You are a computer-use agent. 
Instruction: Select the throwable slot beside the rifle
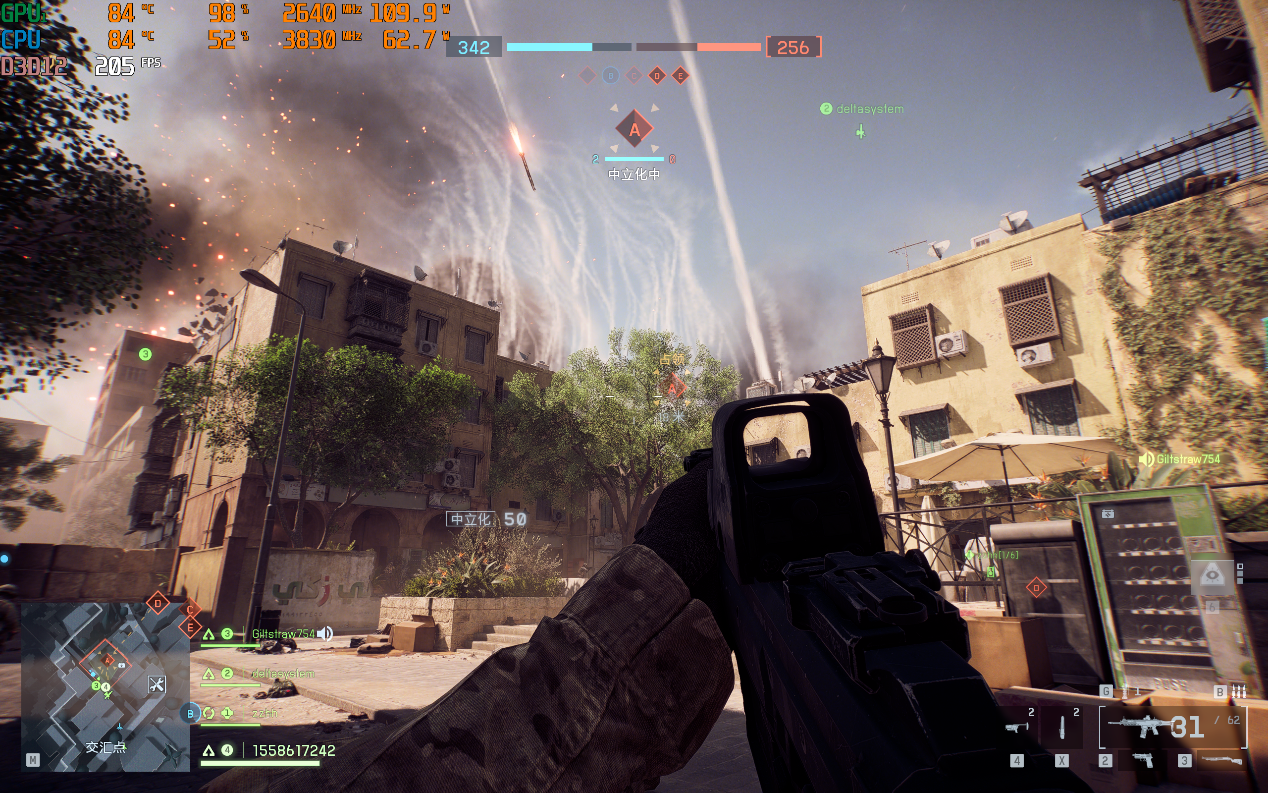tap(1064, 727)
